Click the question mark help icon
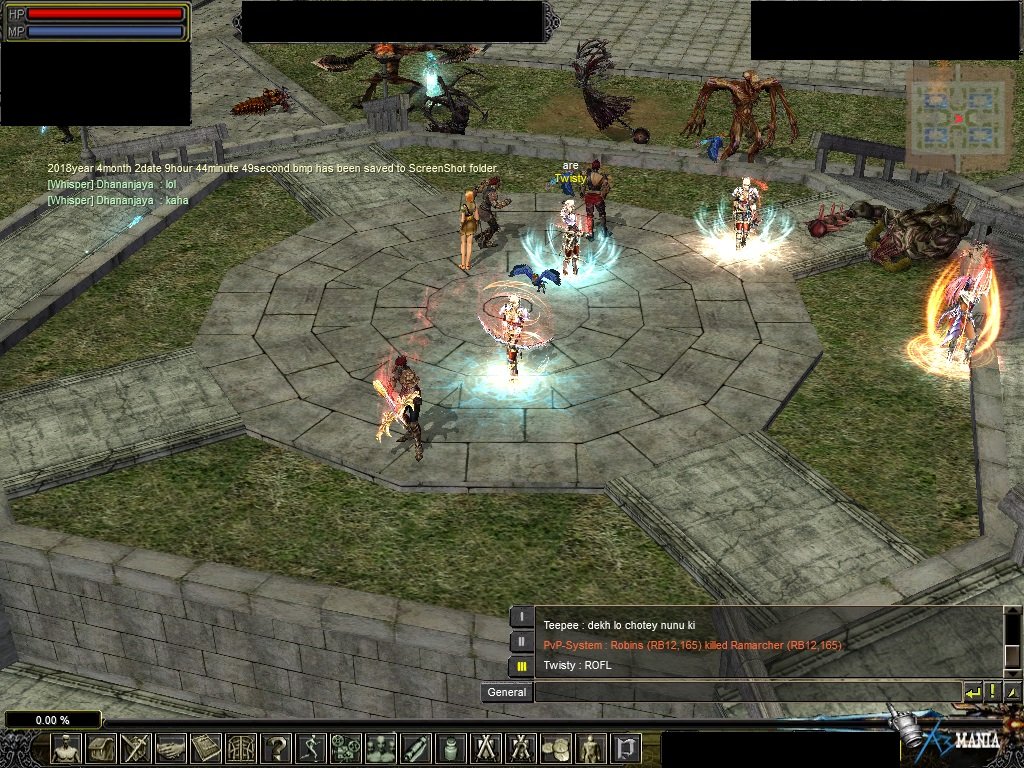This screenshot has height=768, width=1024. click(276, 748)
